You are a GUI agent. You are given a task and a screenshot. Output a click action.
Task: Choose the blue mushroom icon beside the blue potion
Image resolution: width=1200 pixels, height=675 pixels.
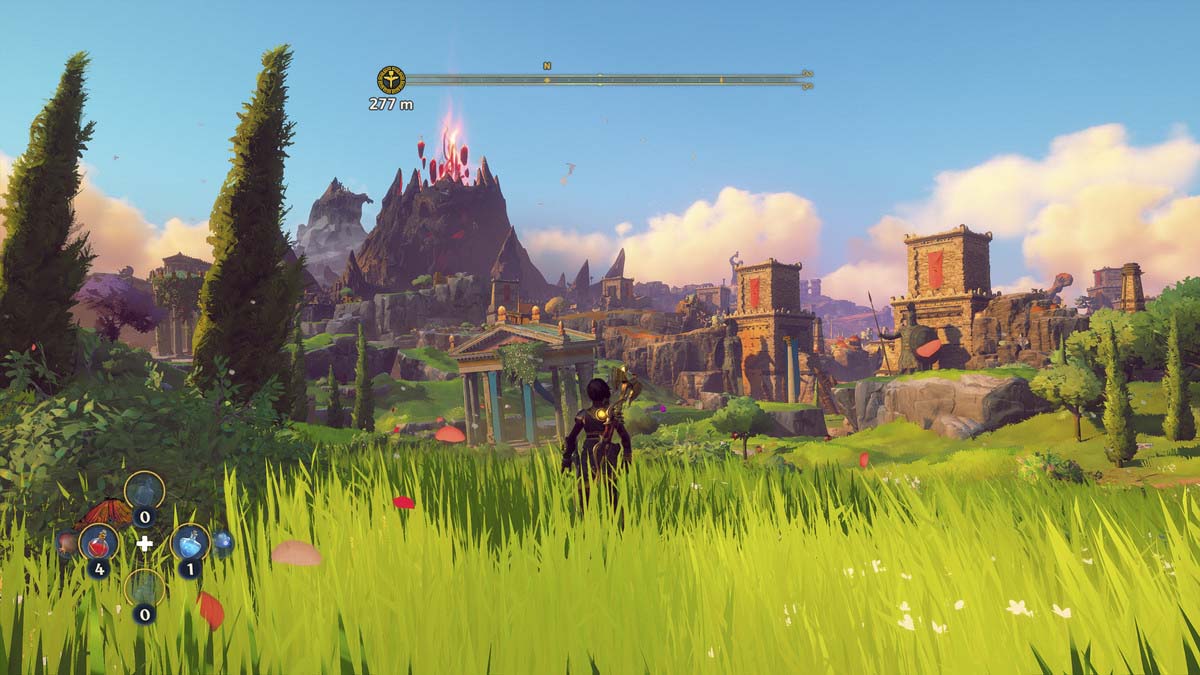[223, 542]
